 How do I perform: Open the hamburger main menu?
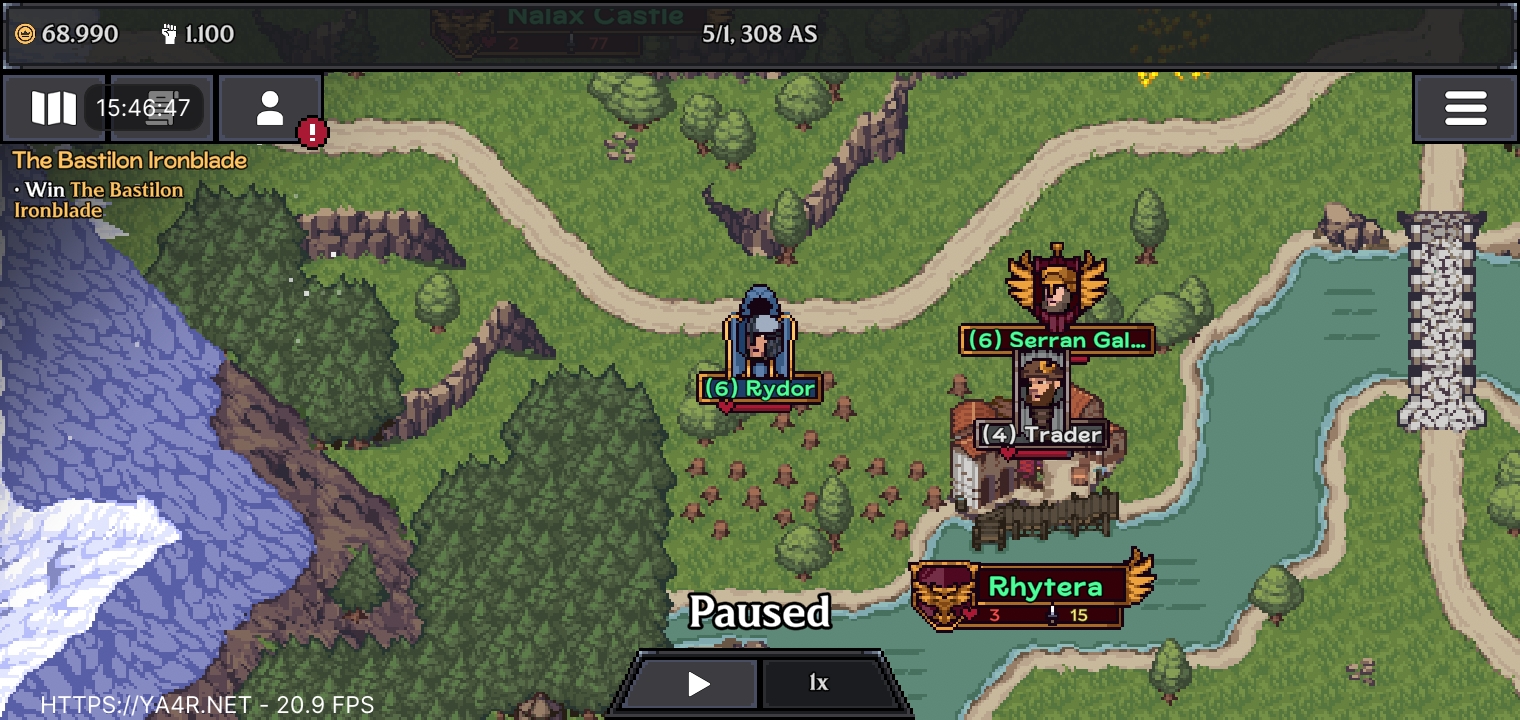point(1465,108)
